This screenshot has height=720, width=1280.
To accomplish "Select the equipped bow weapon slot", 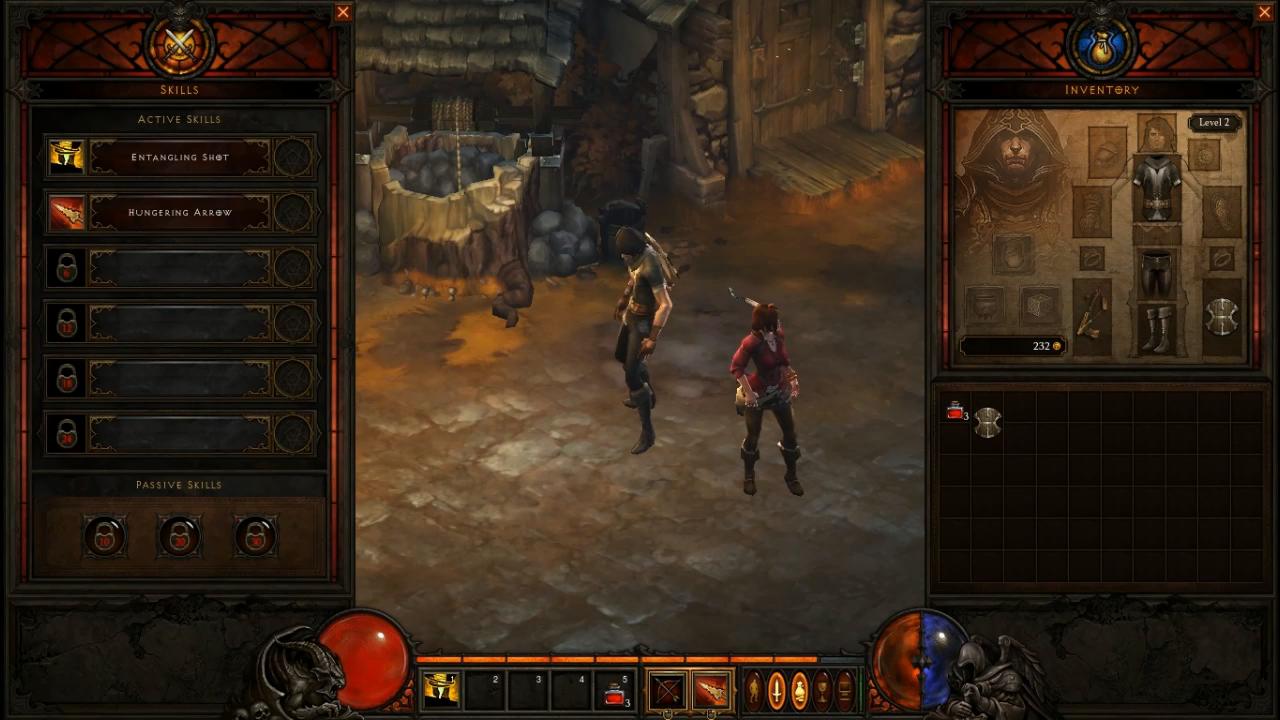I will point(1091,316).
